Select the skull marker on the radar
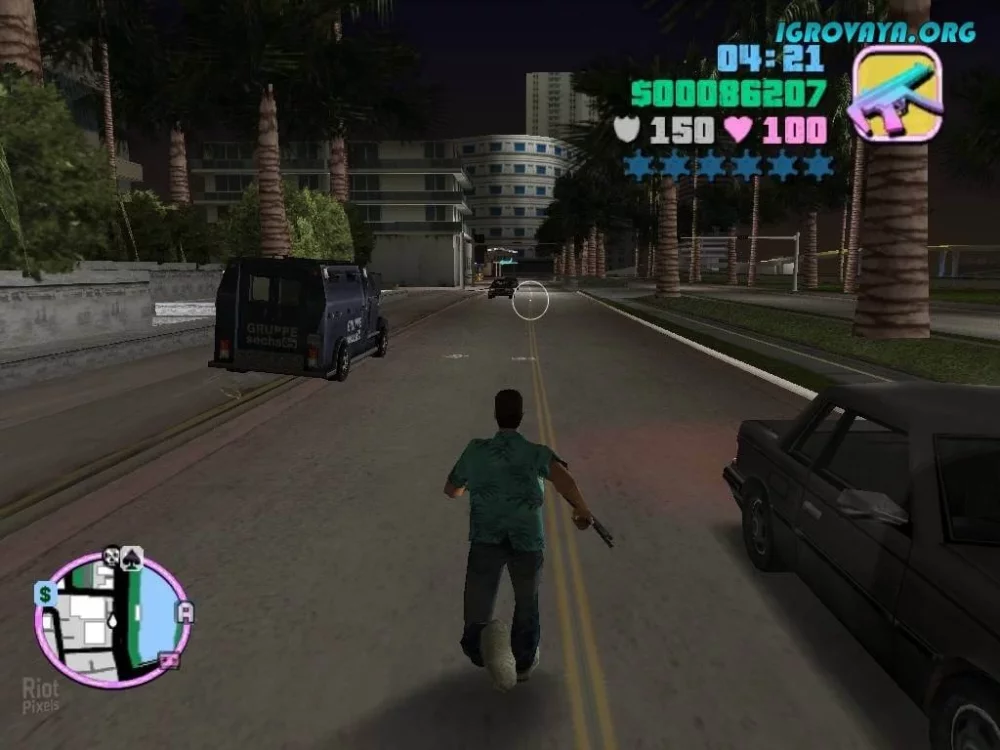This screenshot has width=1000, height=750. coord(111,555)
